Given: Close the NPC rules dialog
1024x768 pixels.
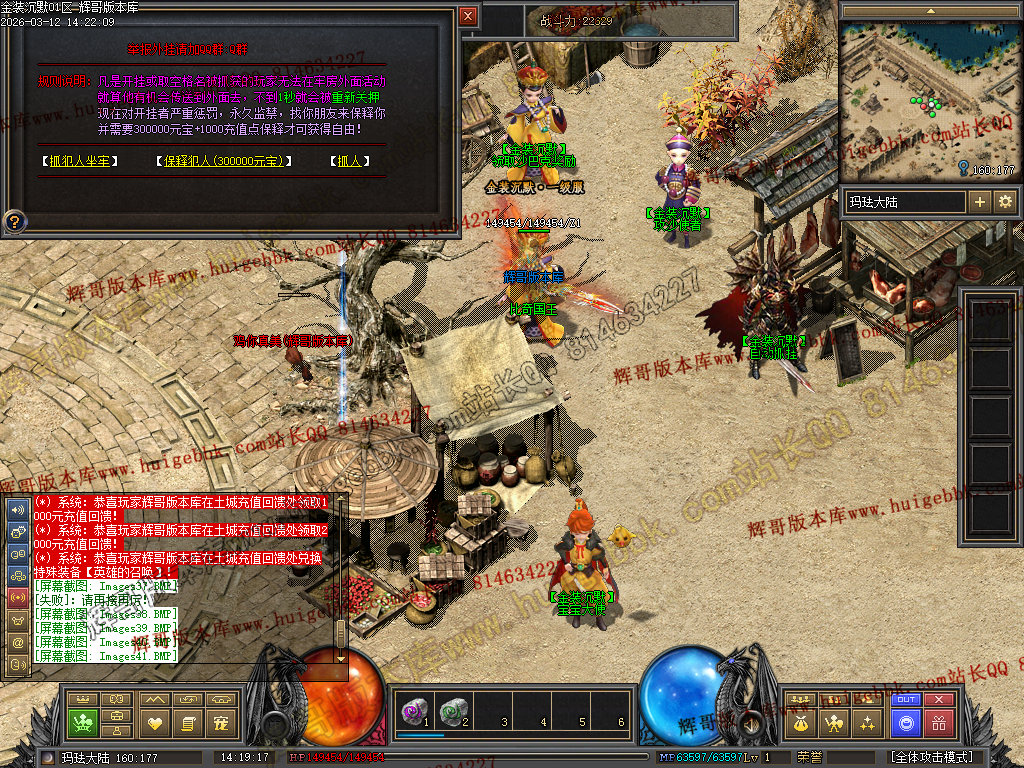Looking at the screenshot, I should coord(468,16).
